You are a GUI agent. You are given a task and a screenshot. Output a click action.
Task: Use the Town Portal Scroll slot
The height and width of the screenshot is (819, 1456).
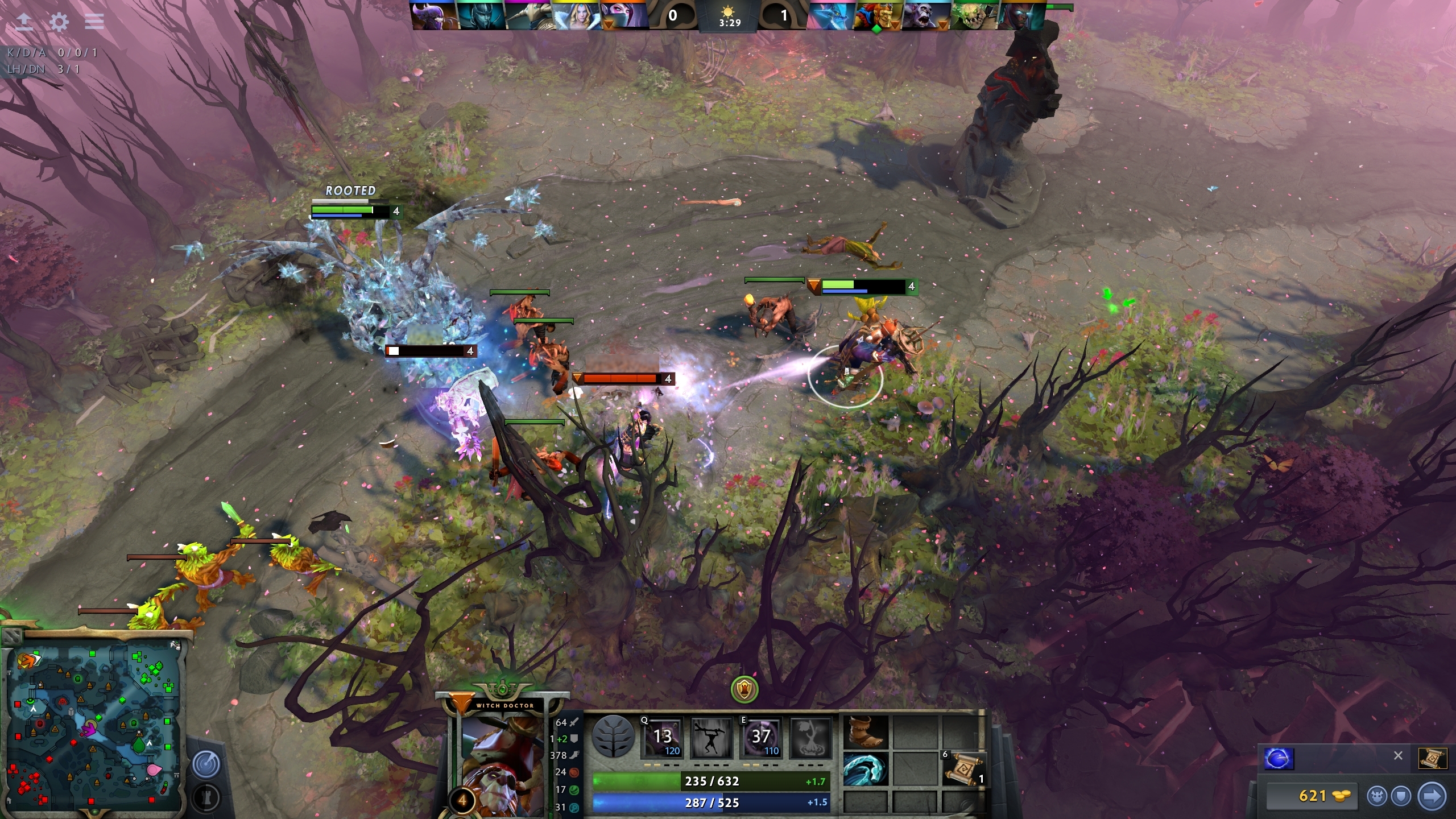point(963,769)
